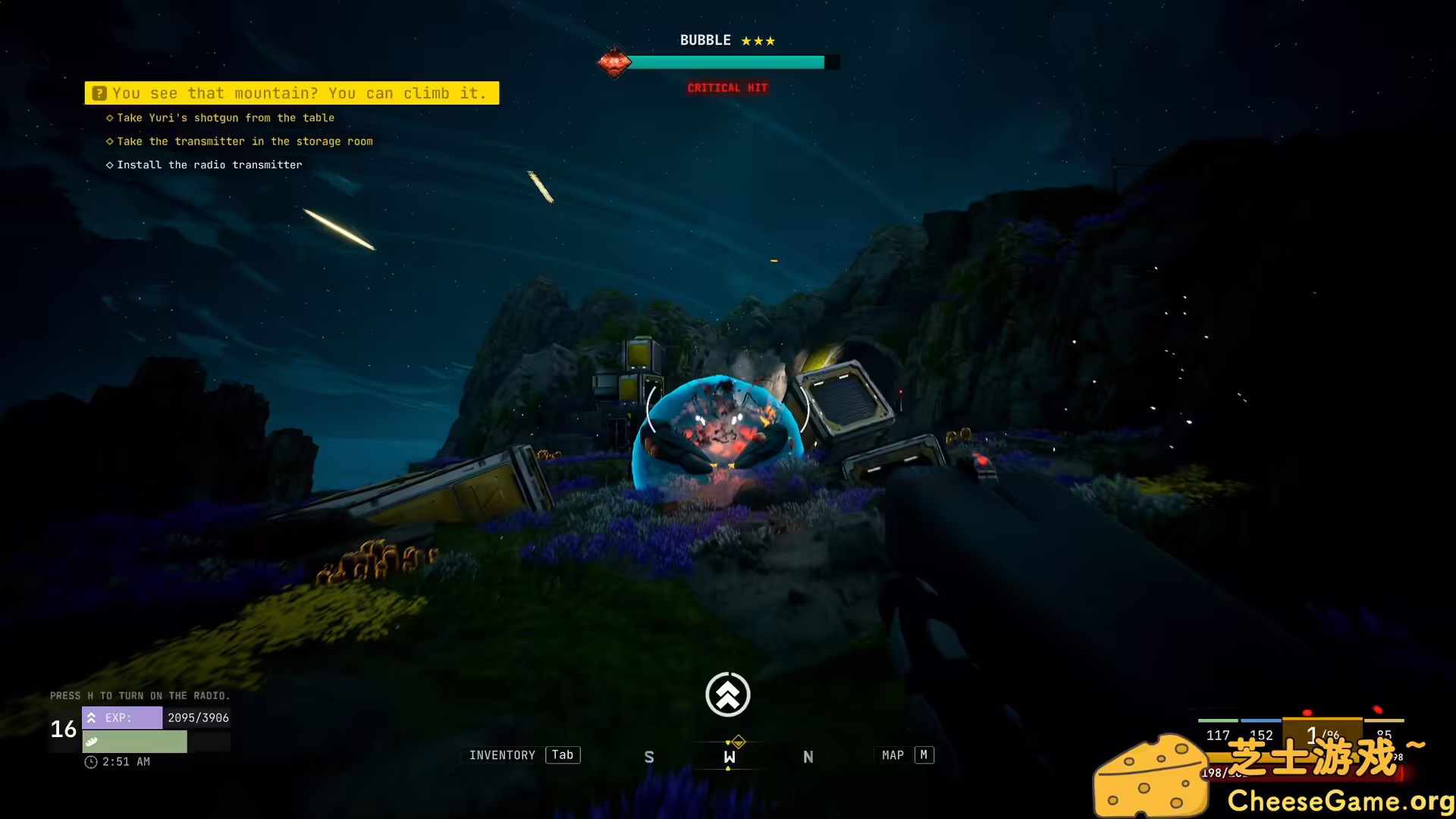The height and width of the screenshot is (819, 1456).
Task: Click the bread icon on the stamina bar
Action: tap(91, 742)
